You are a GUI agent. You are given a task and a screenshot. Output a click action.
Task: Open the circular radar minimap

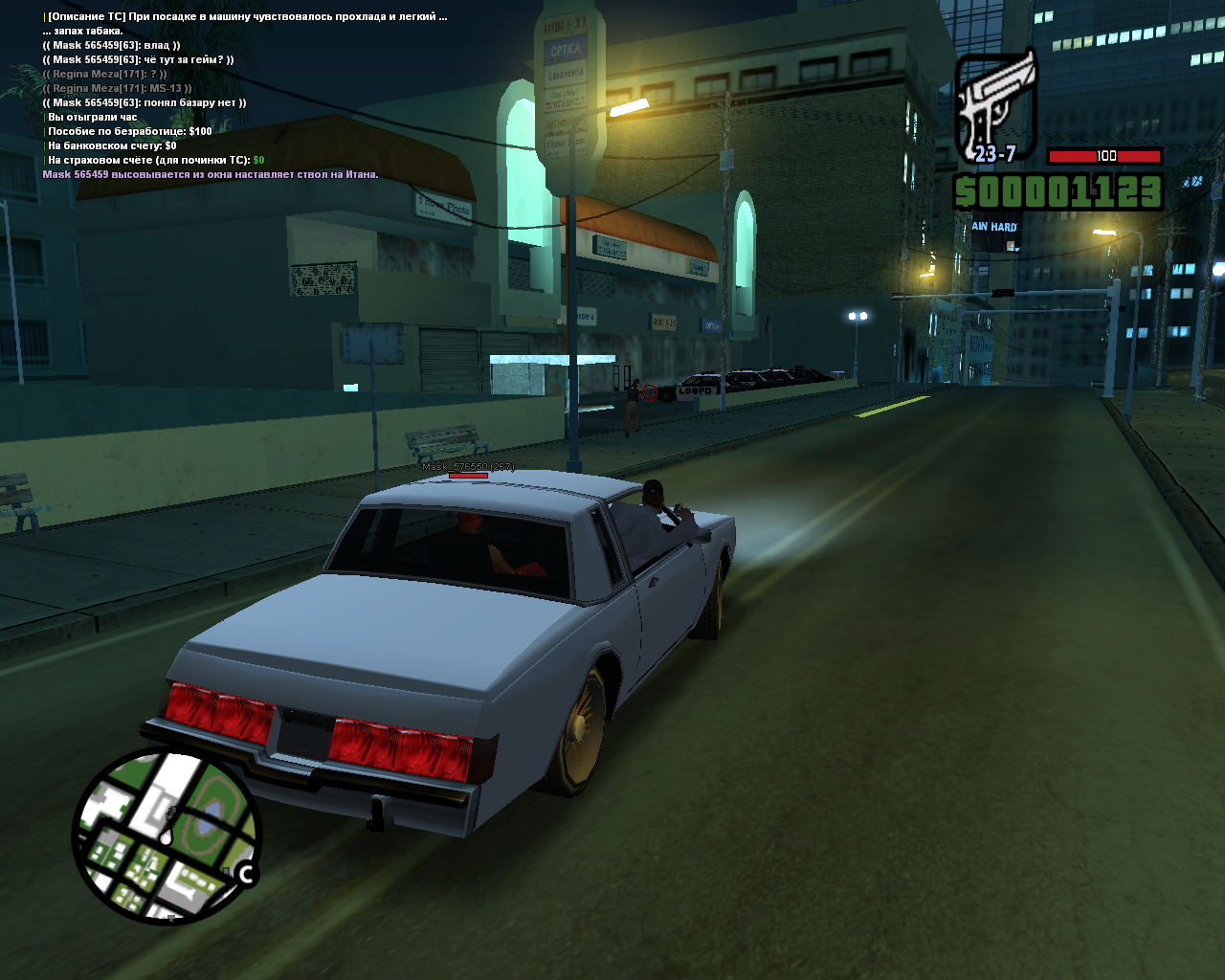point(167,835)
